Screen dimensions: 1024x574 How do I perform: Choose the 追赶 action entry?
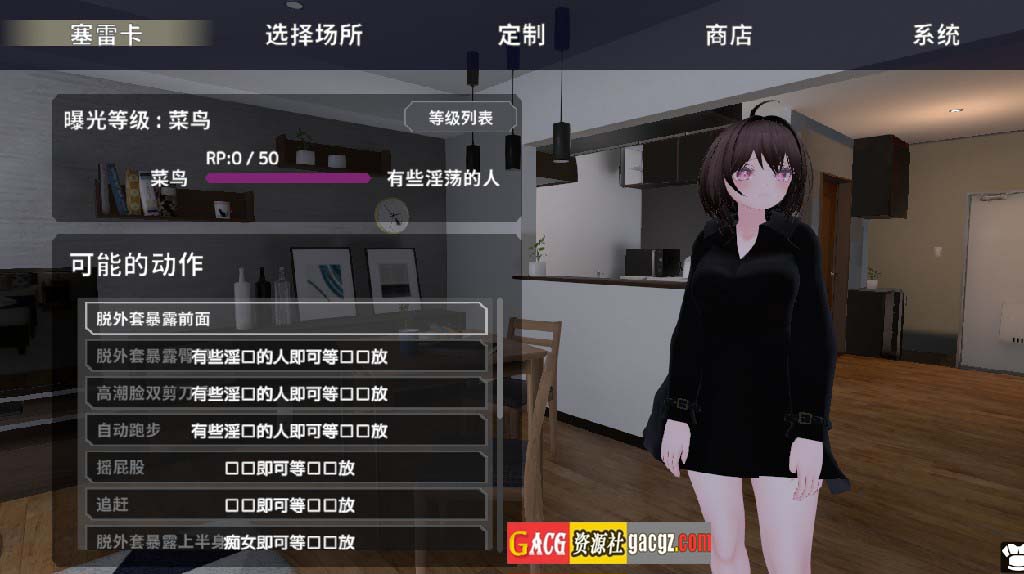click(x=286, y=505)
